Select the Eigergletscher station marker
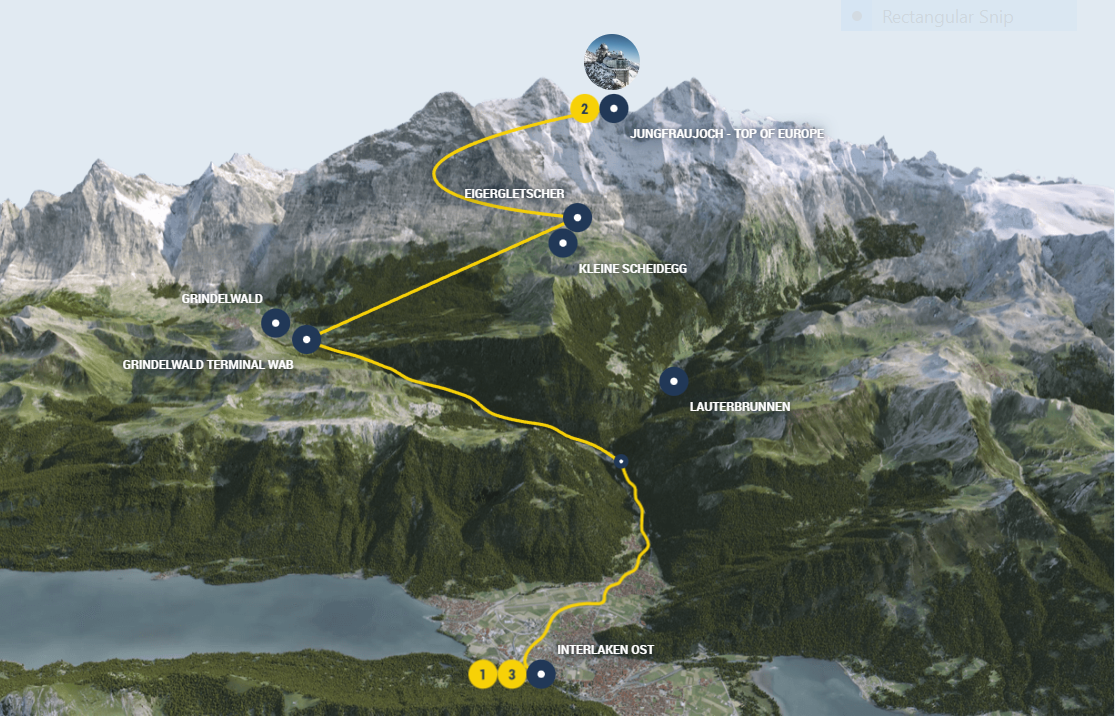The width and height of the screenshot is (1115, 716). click(577, 216)
